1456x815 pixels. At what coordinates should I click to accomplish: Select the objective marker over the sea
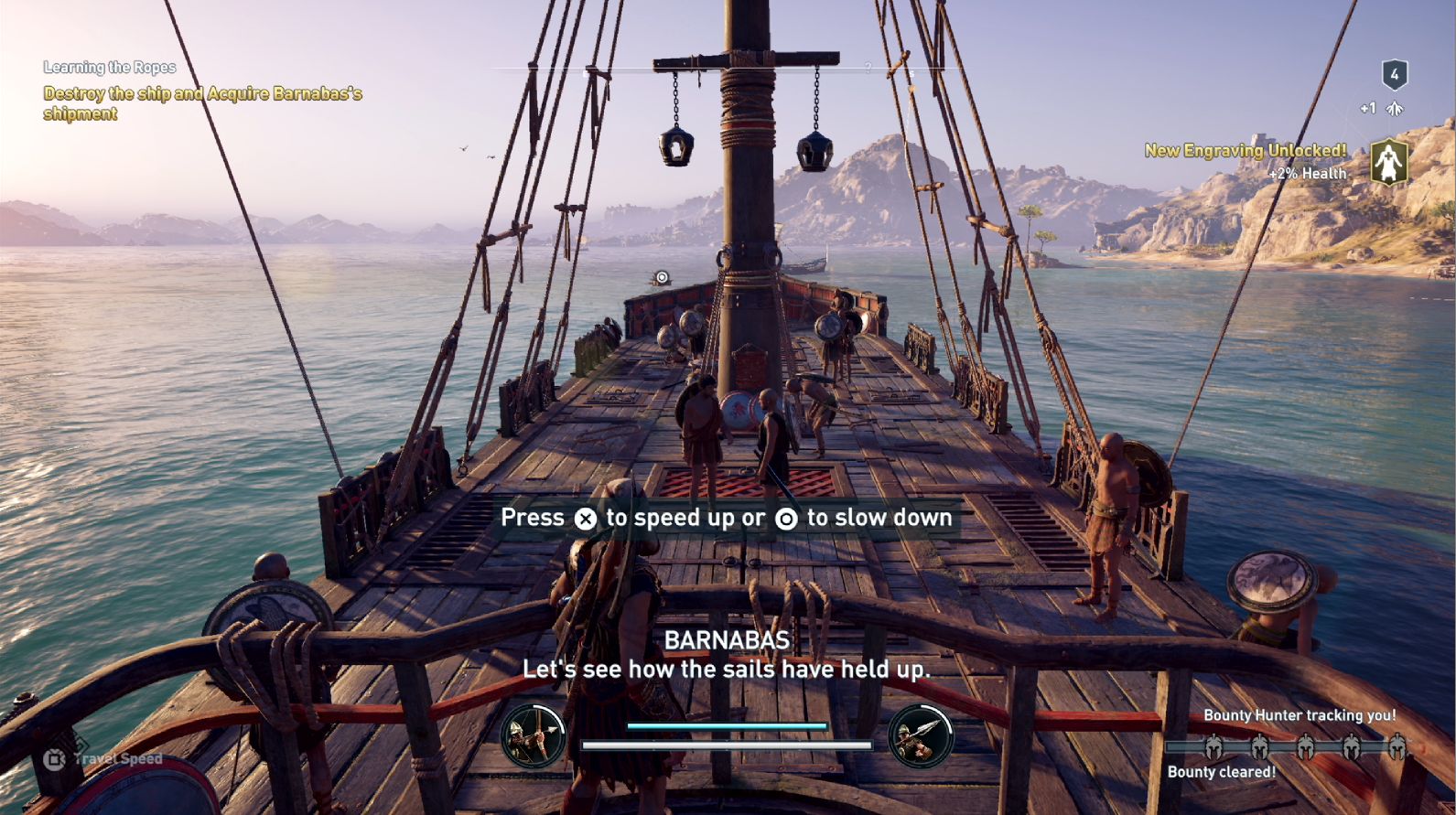coord(662,277)
